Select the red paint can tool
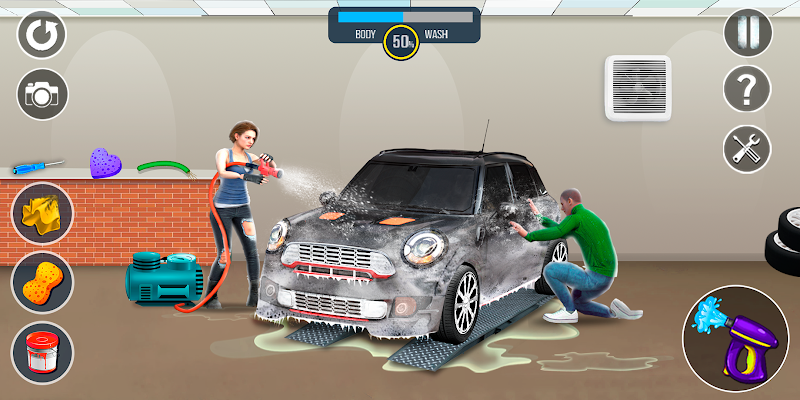 42,352
